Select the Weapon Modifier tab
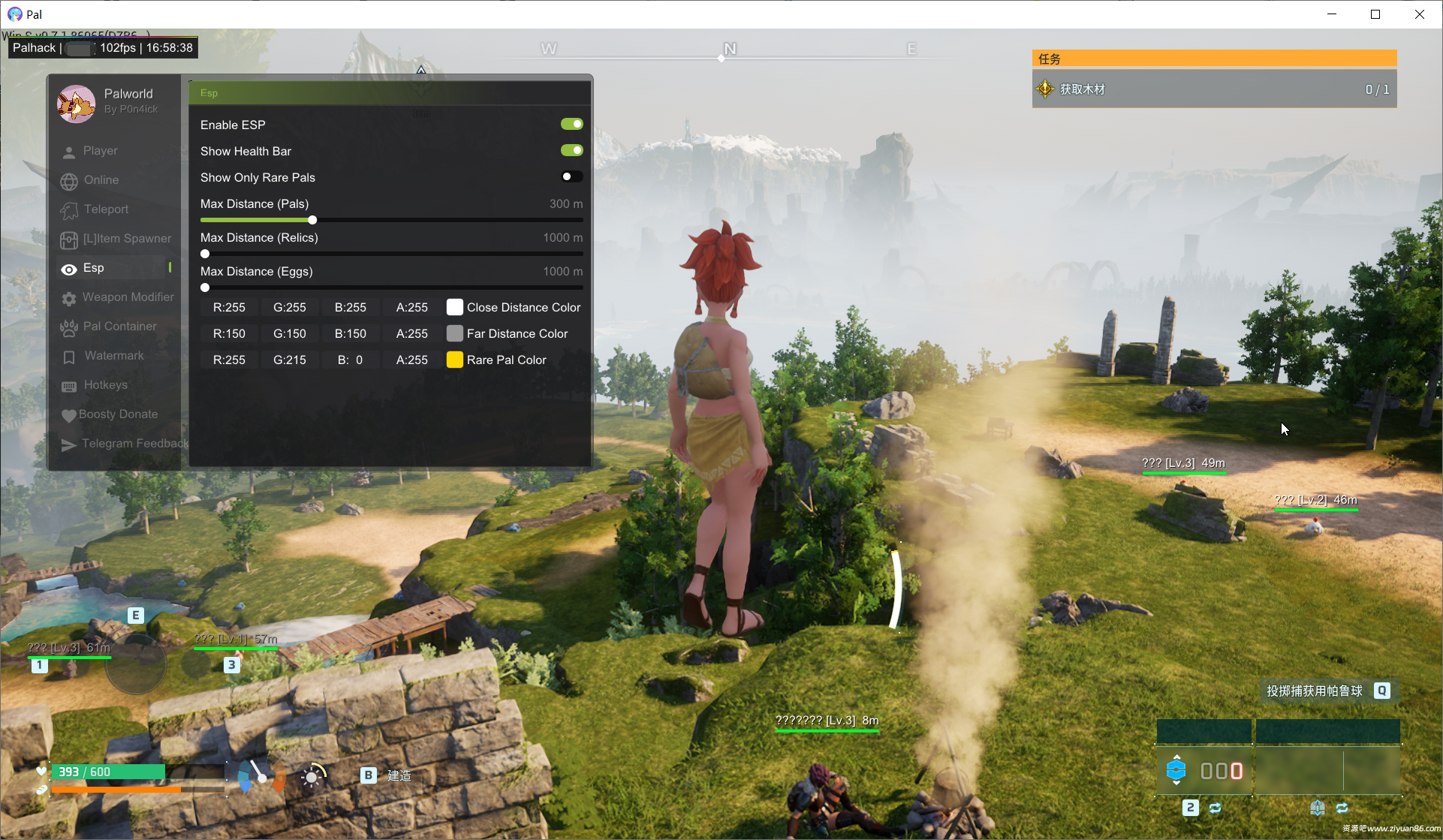1443x840 pixels. point(128,297)
